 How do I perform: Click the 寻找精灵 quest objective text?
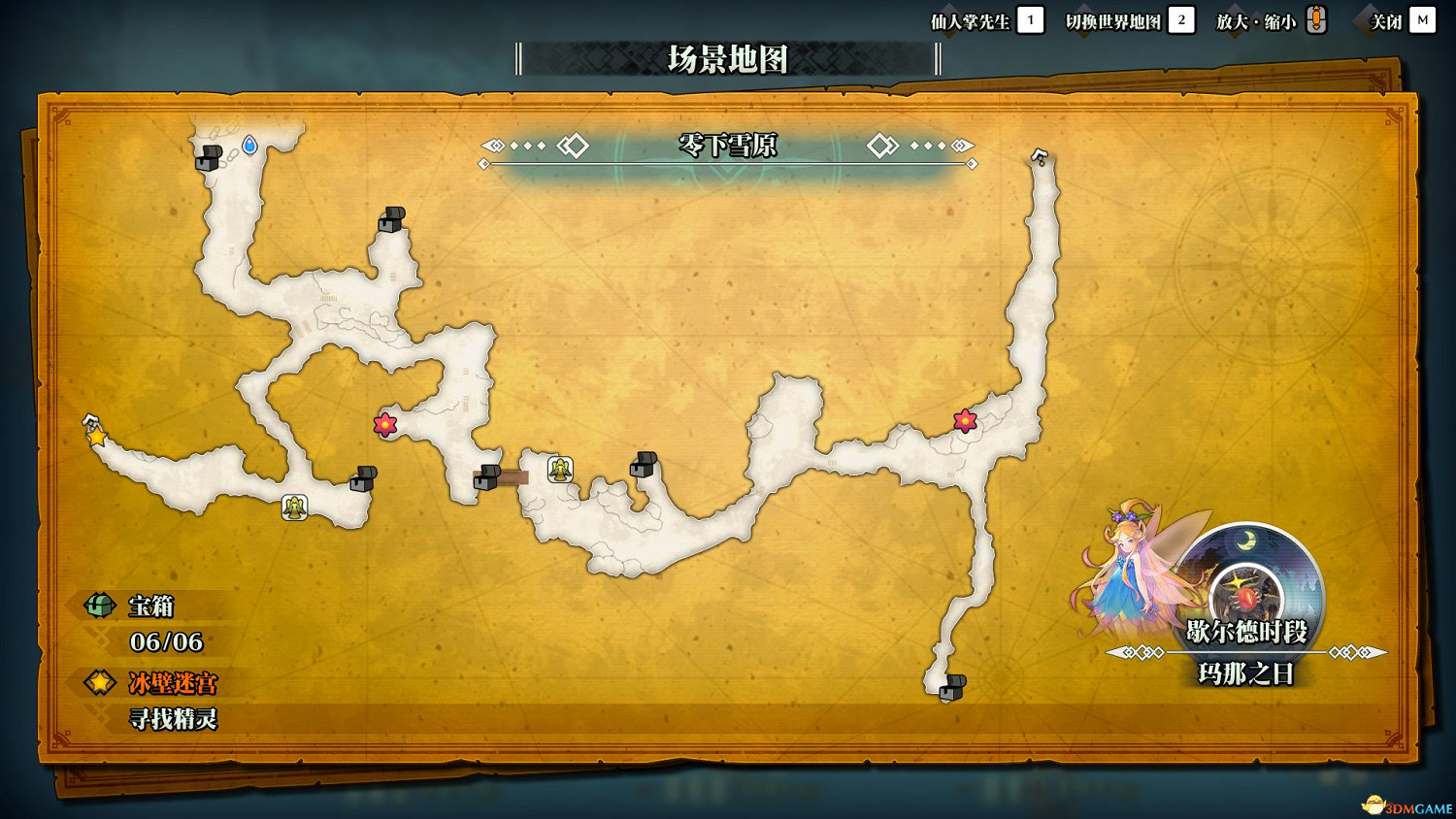(x=175, y=720)
